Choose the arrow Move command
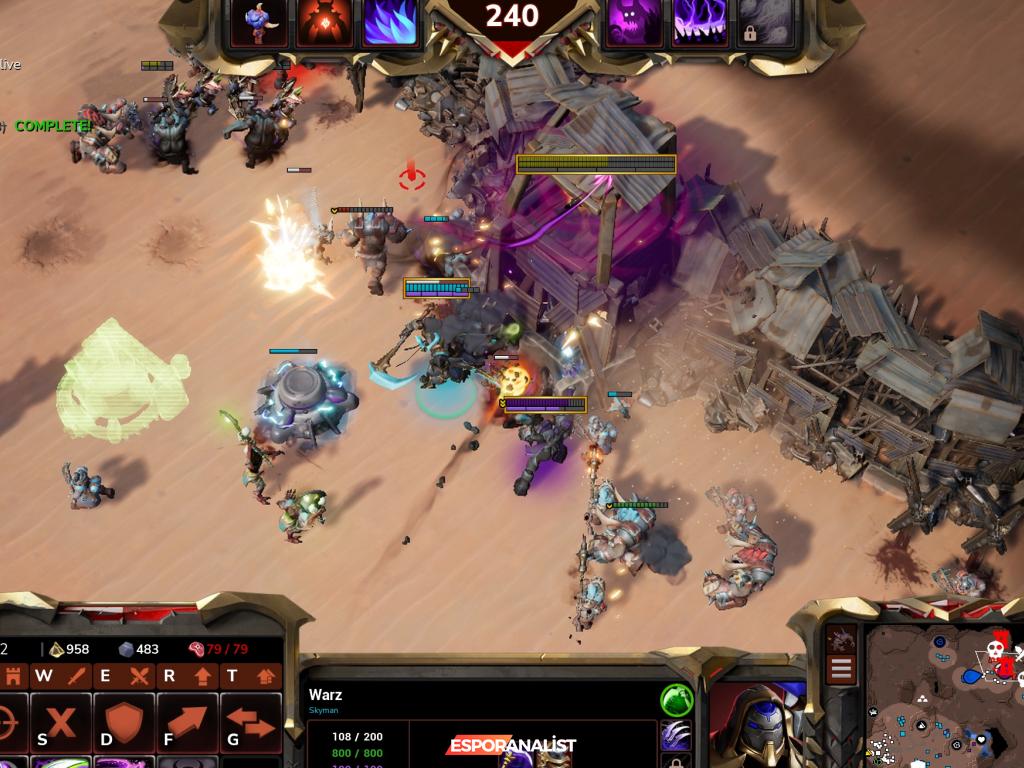 pyautogui.click(x=187, y=722)
